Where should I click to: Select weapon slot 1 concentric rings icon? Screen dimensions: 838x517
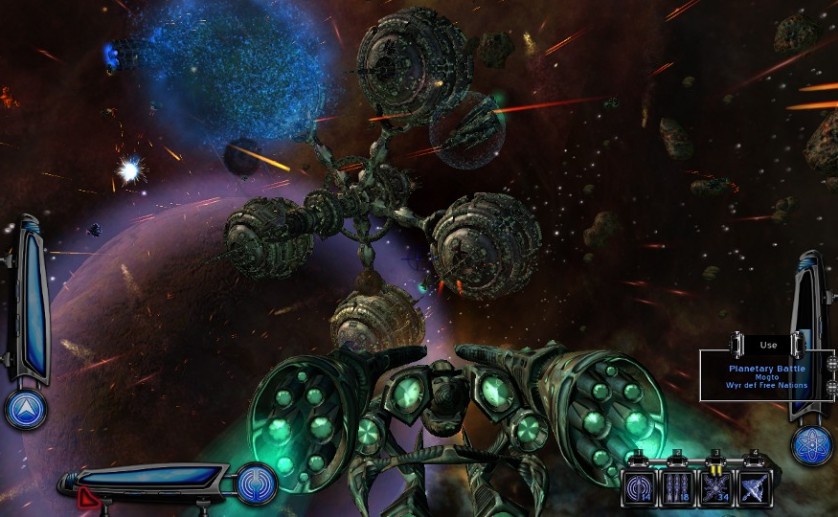coord(637,487)
